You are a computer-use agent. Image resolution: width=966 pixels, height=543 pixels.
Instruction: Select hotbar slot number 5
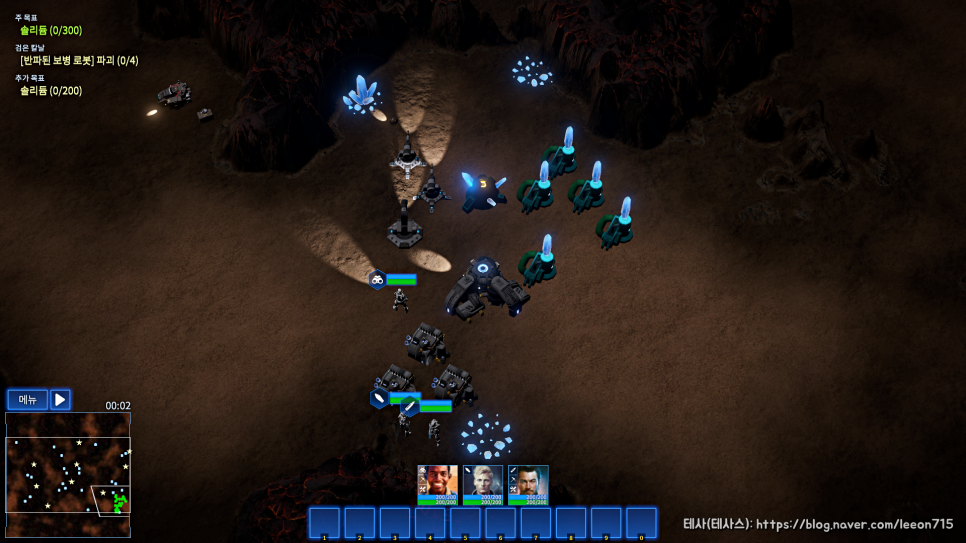[x=465, y=523]
